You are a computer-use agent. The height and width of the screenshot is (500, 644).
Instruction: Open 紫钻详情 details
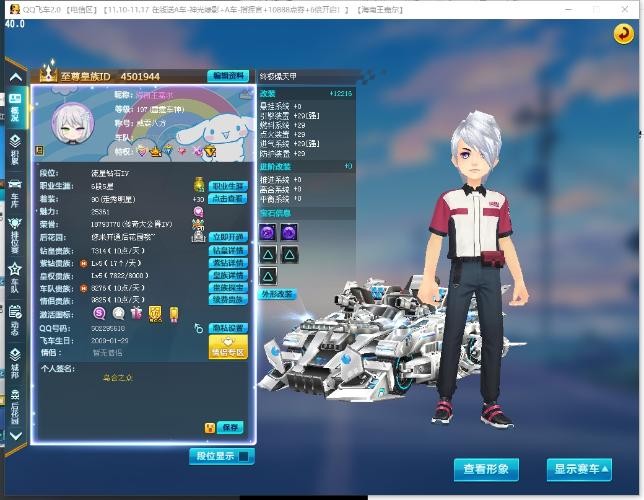coord(228,262)
